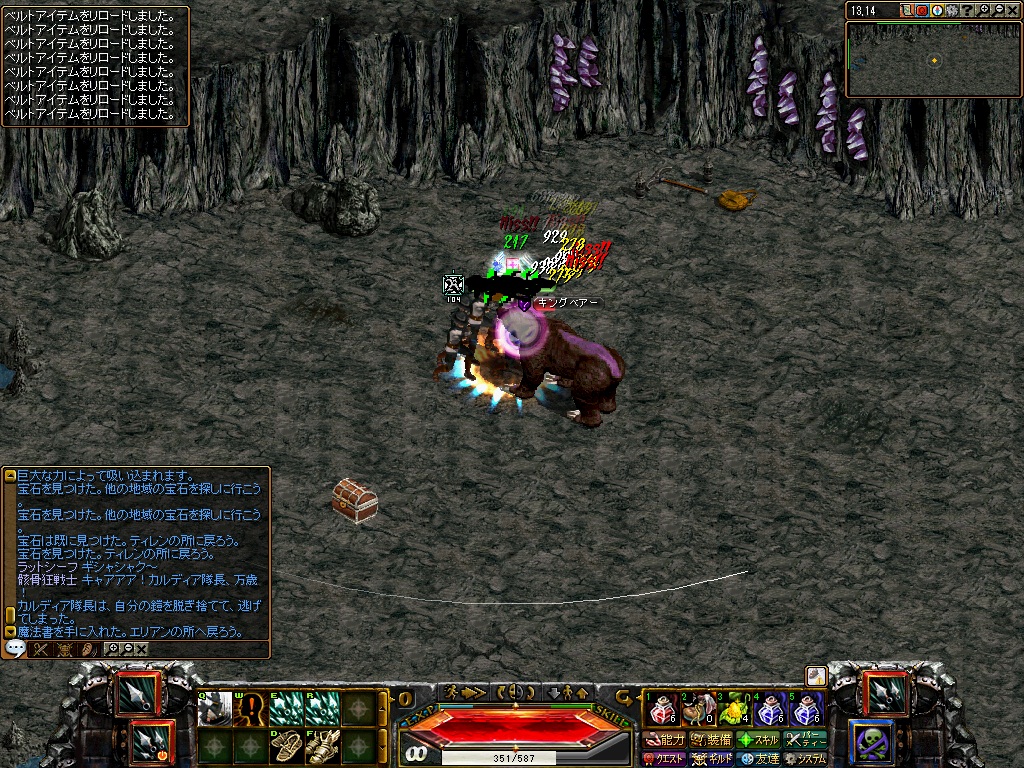
Task: Open the パーティー (Party) menu
Action: coord(806,740)
